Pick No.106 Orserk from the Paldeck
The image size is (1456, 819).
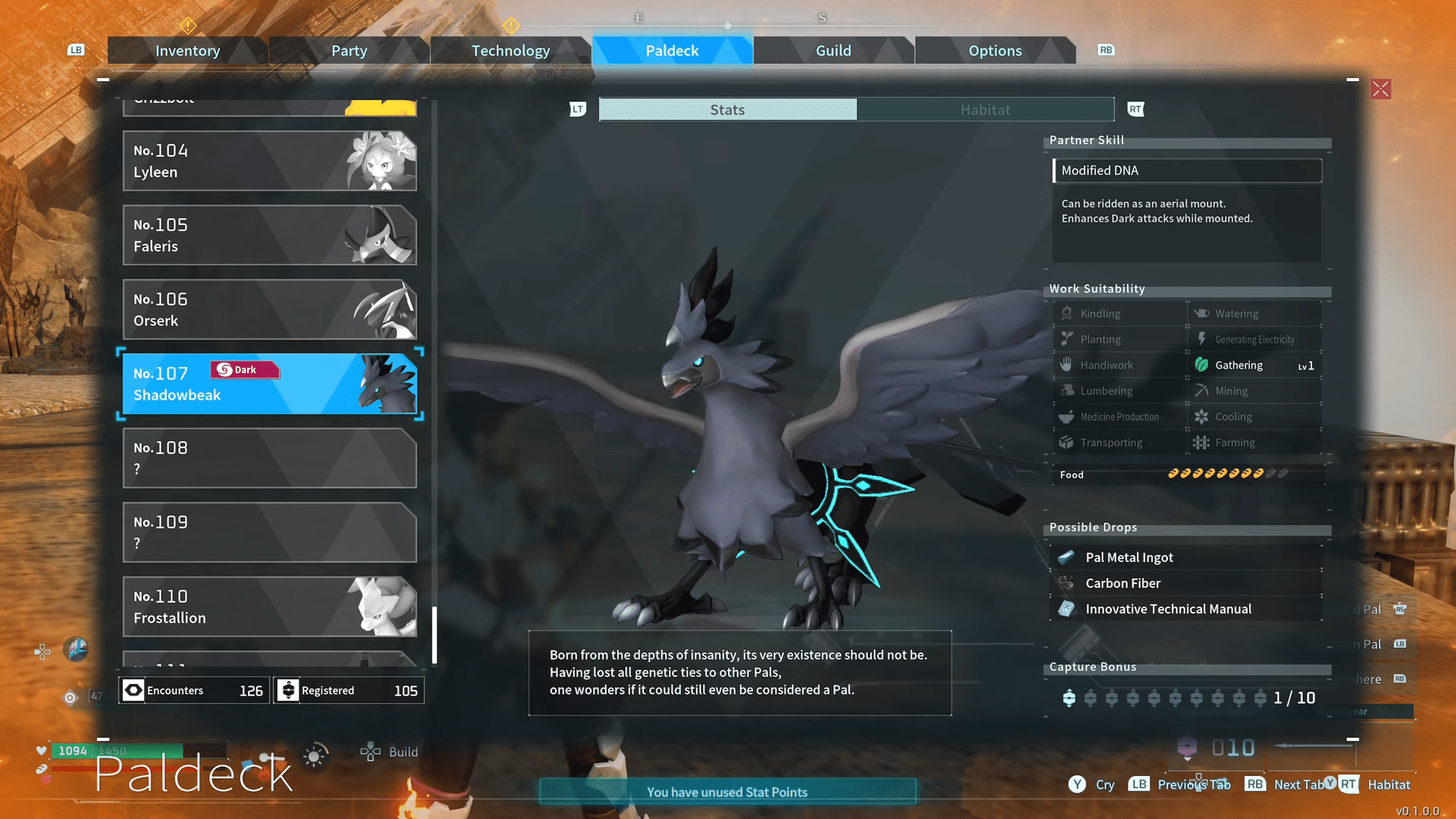click(269, 309)
